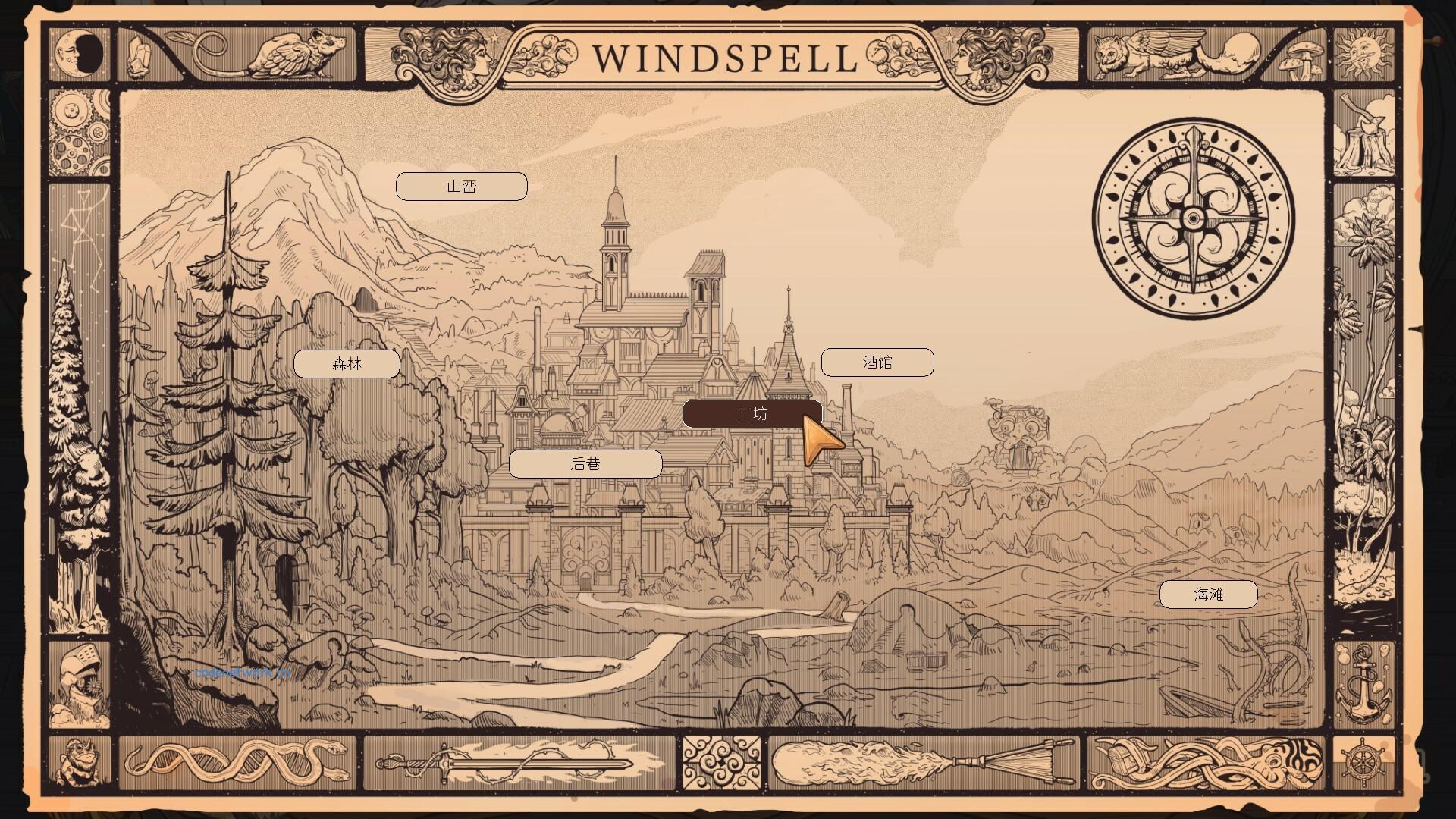
Task: Head to the 海滩 beach
Action: (x=1209, y=595)
